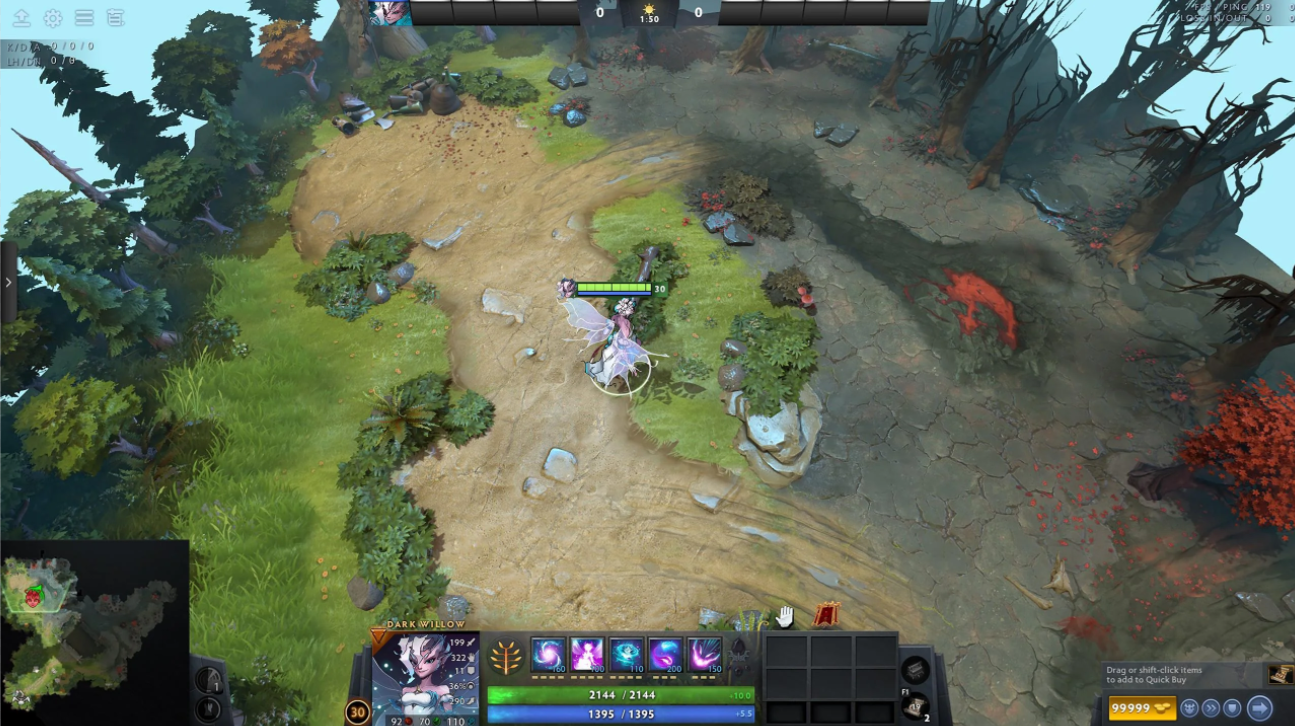Click the upload arrow dashboard icon

click(x=22, y=18)
